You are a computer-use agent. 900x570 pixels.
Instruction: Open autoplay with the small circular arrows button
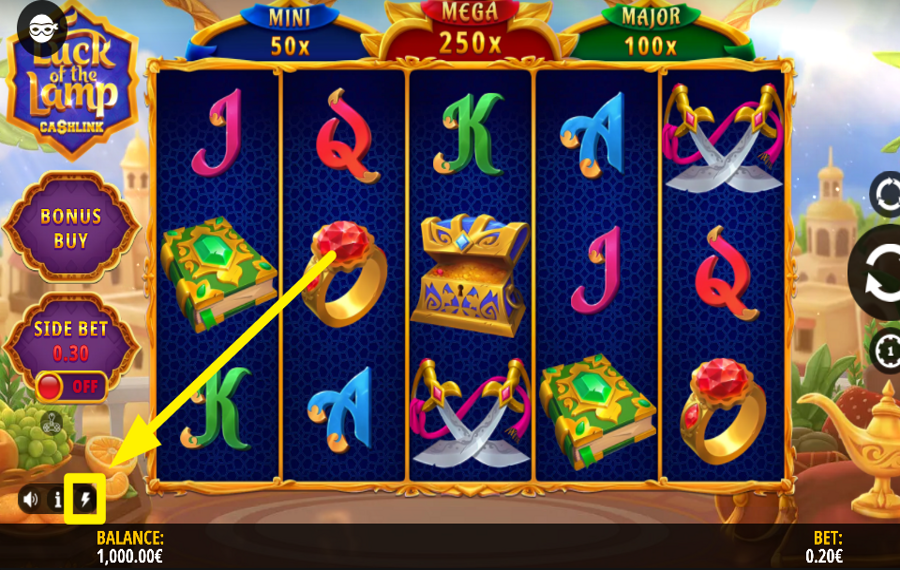tap(885, 193)
